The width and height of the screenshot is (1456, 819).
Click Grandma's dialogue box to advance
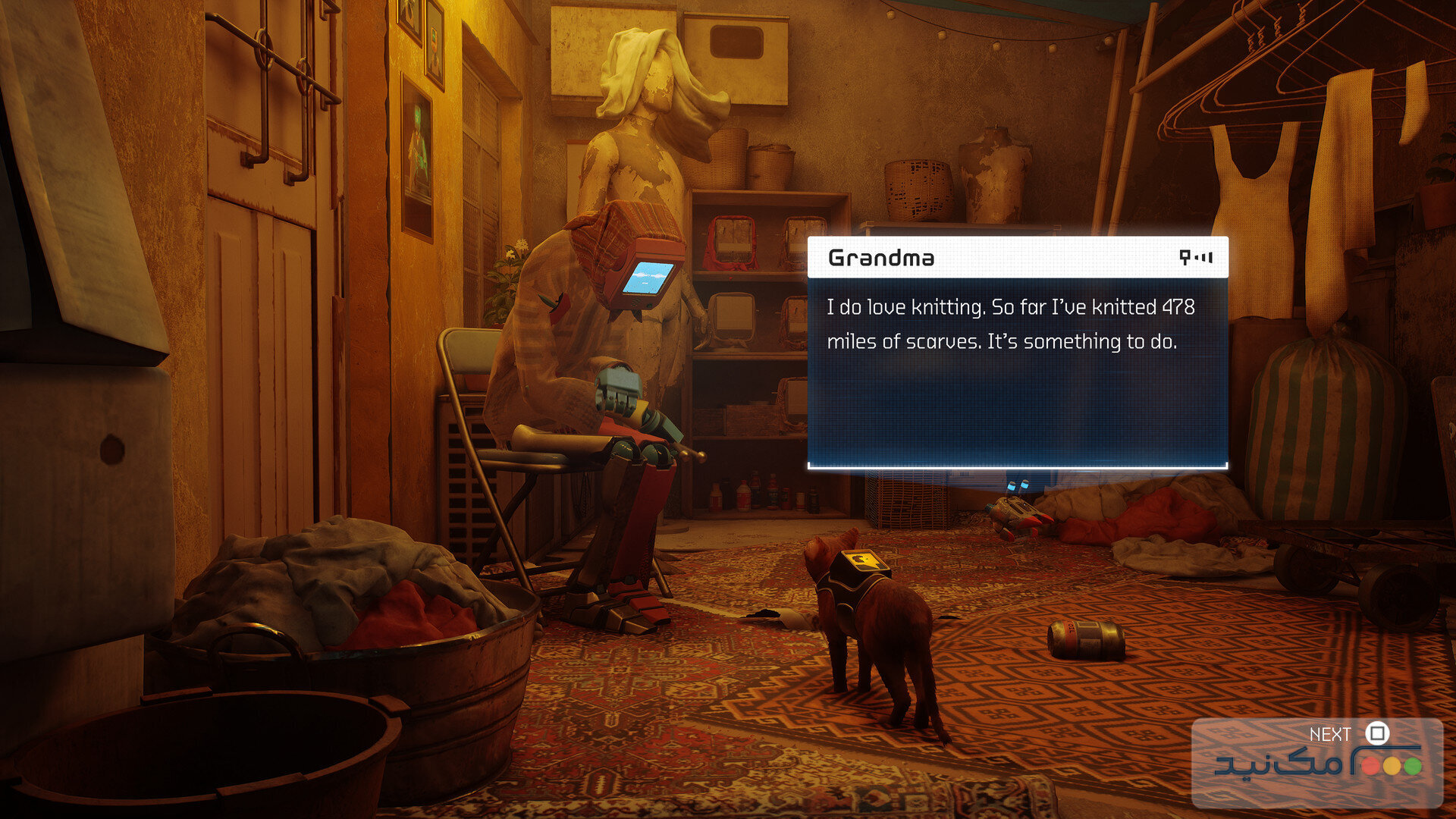point(1017,353)
